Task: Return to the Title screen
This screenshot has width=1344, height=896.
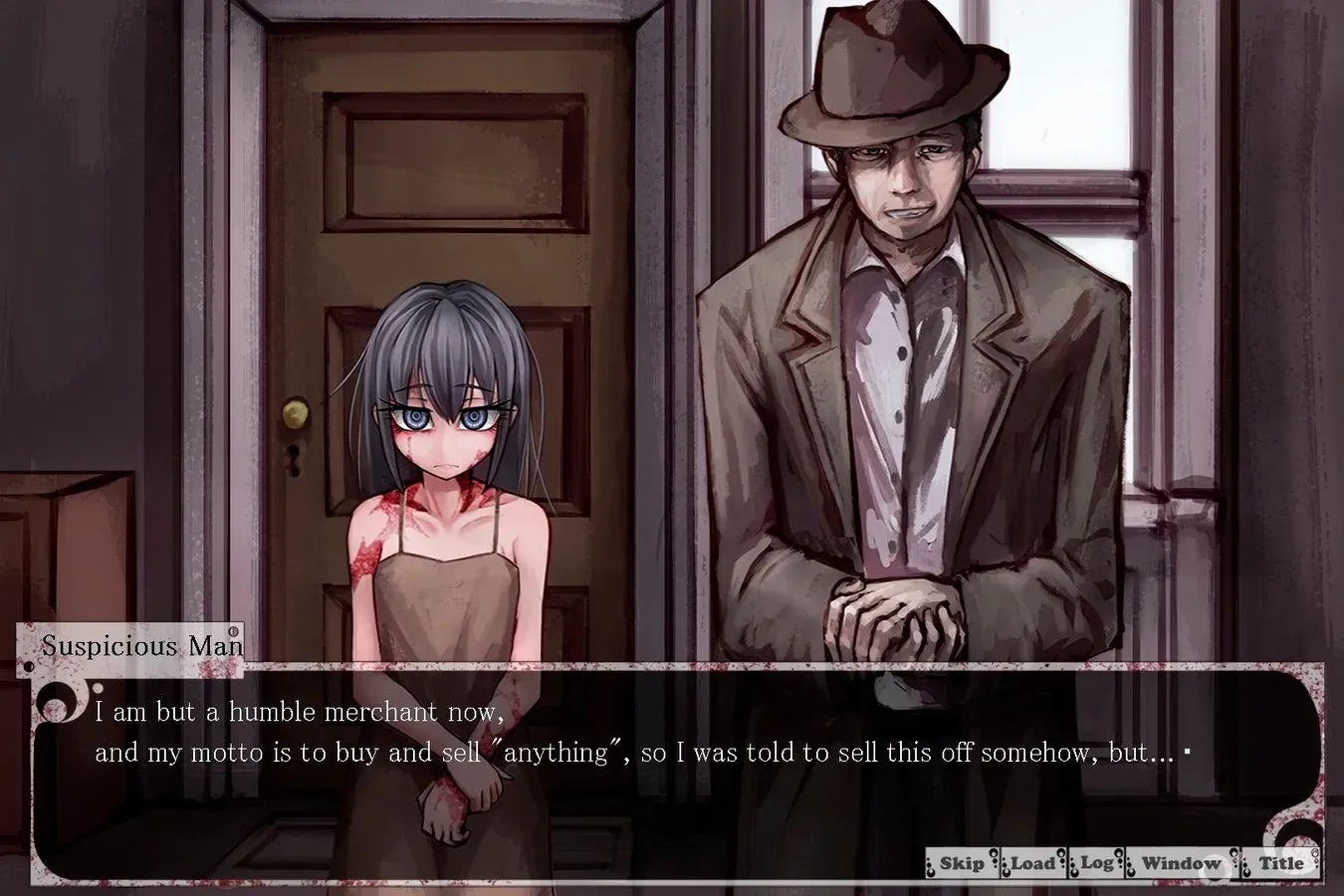Action: click(1283, 862)
